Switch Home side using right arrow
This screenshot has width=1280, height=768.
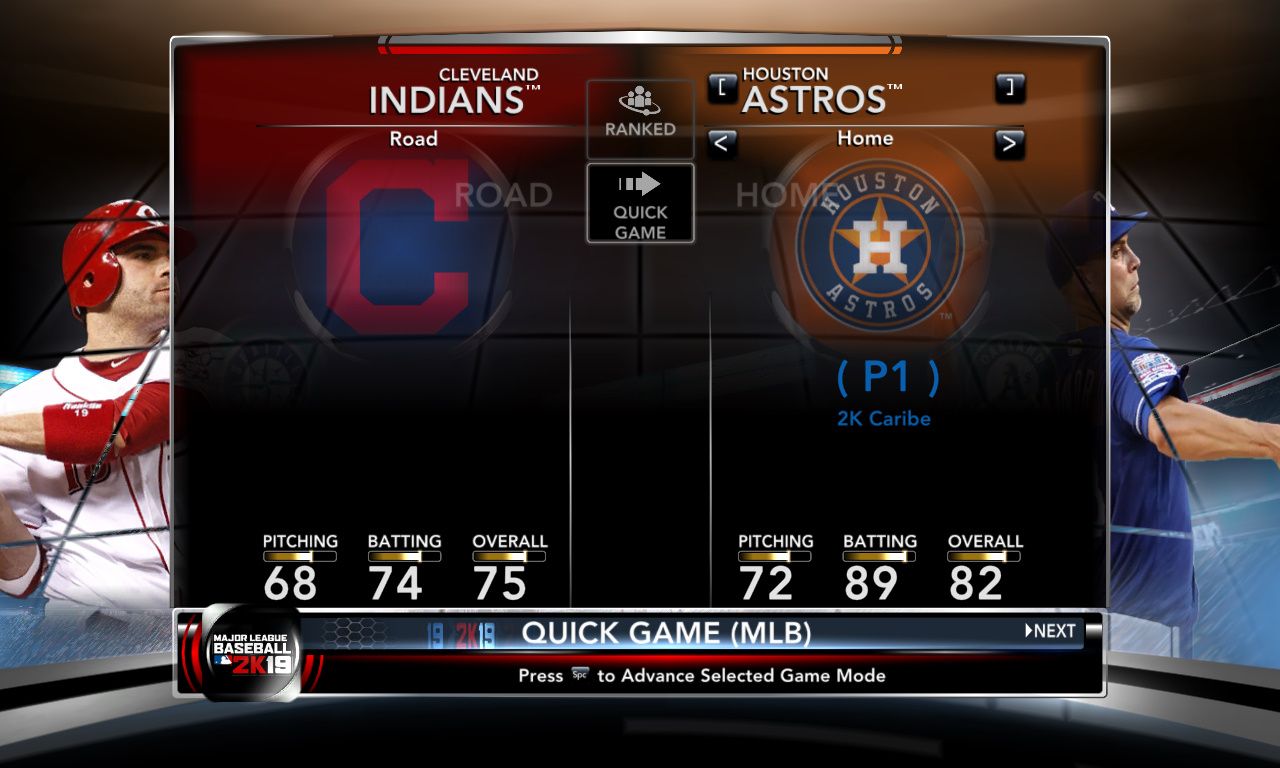1010,144
